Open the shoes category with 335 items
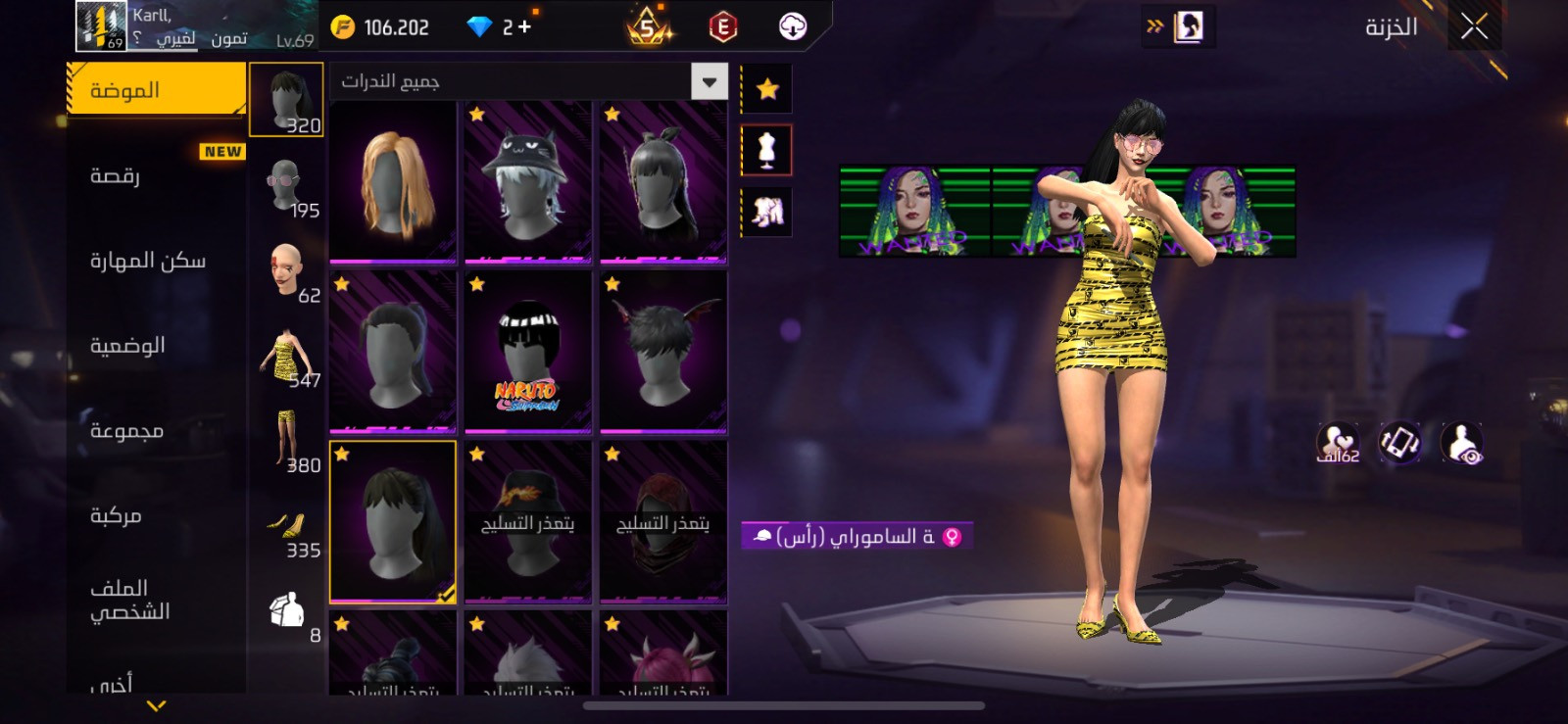 pos(286,529)
